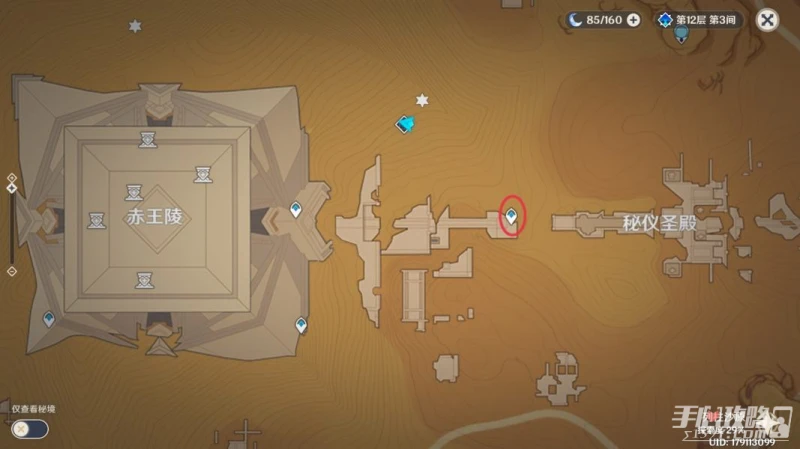This screenshot has height=449, width=800.
Task: Select the teleport waypoint at the pyramid's east entrance
Action: [296, 210]
